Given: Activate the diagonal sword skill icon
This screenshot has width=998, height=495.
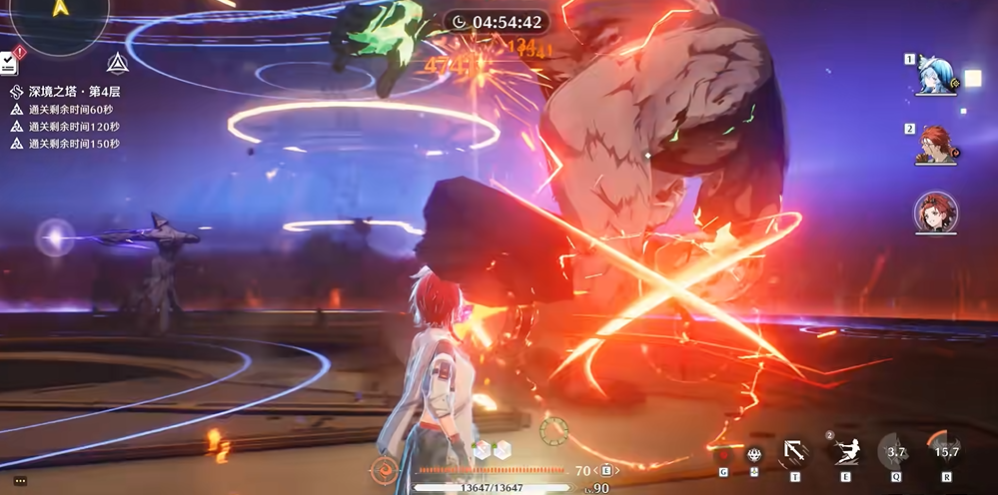Looking at the screenshot, I should pos(796,452).
